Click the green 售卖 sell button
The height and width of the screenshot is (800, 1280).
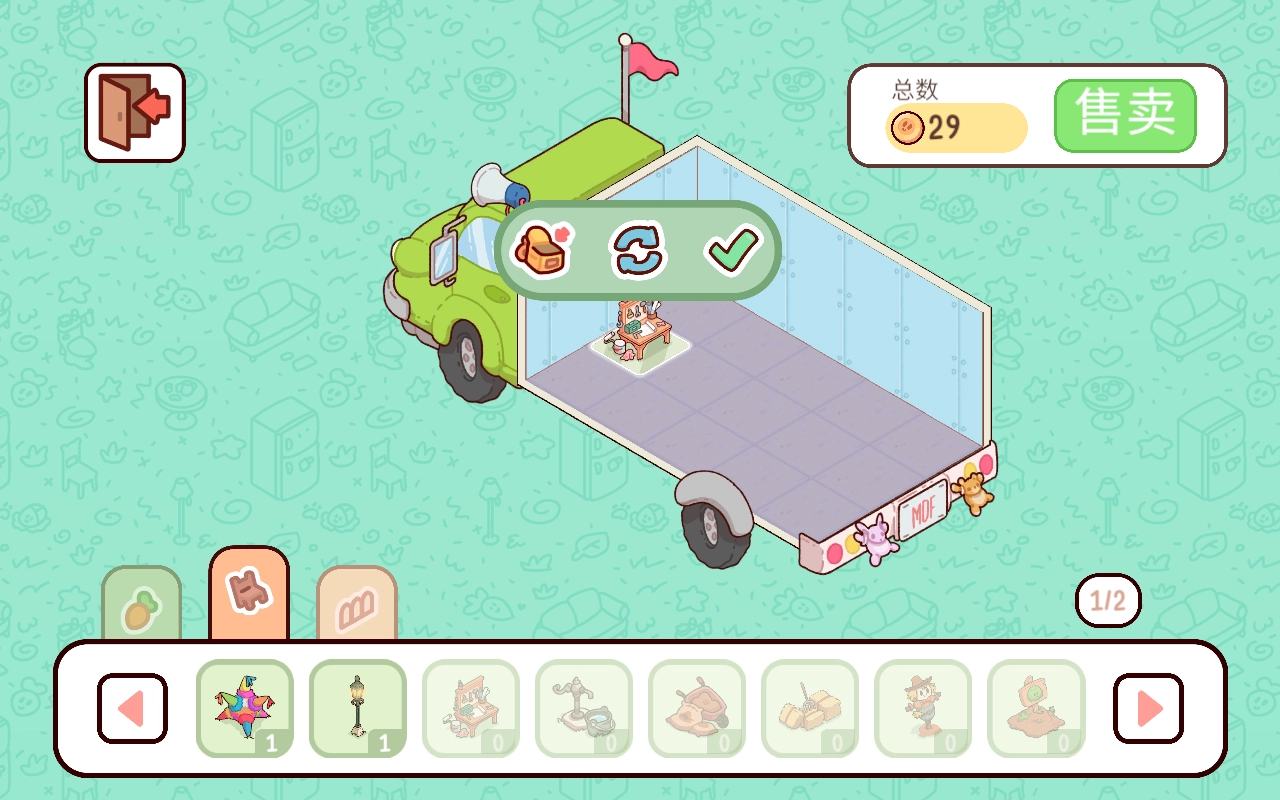pos(1125,116)
